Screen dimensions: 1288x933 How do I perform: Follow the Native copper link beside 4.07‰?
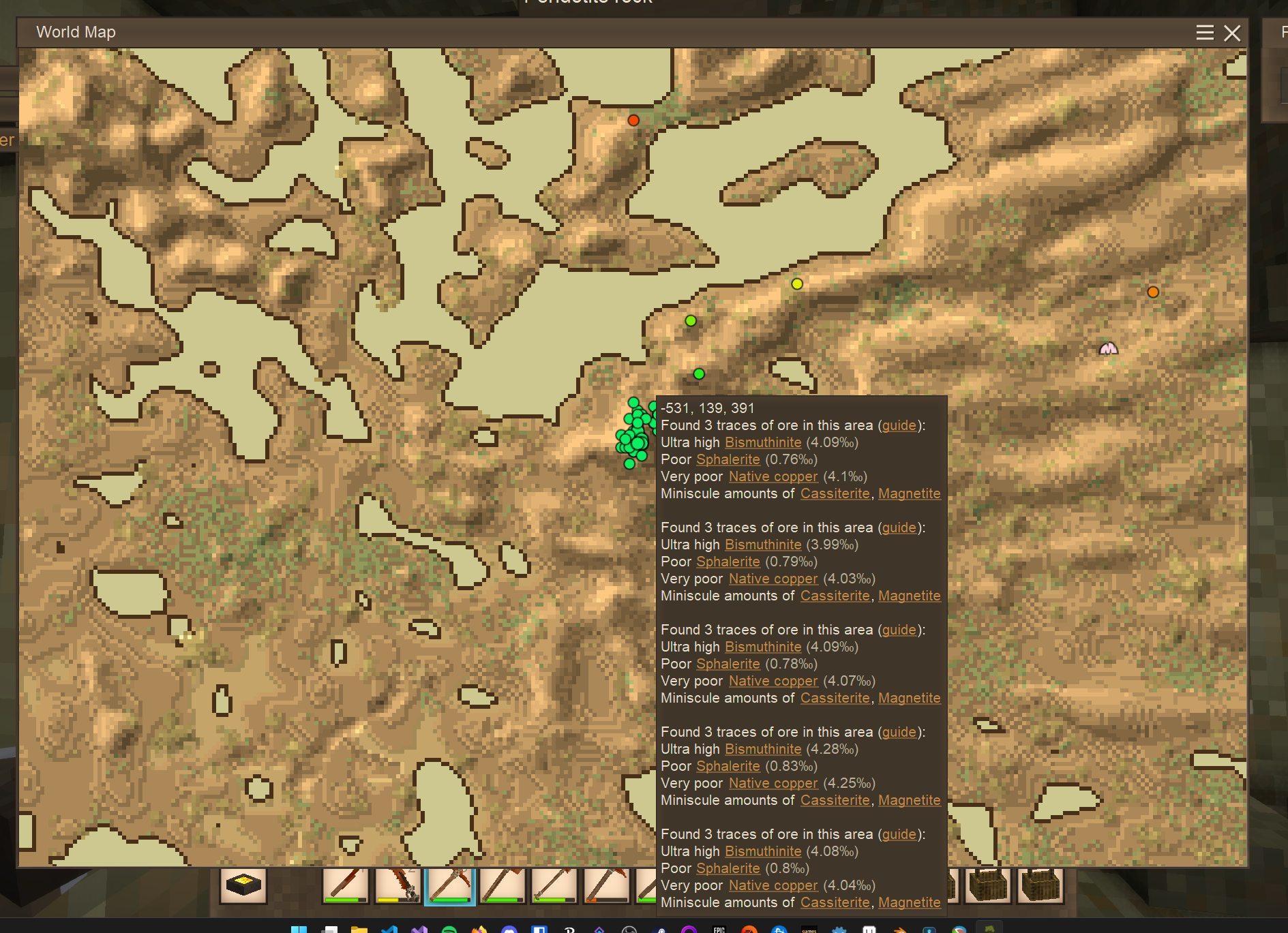click(773, 681)
